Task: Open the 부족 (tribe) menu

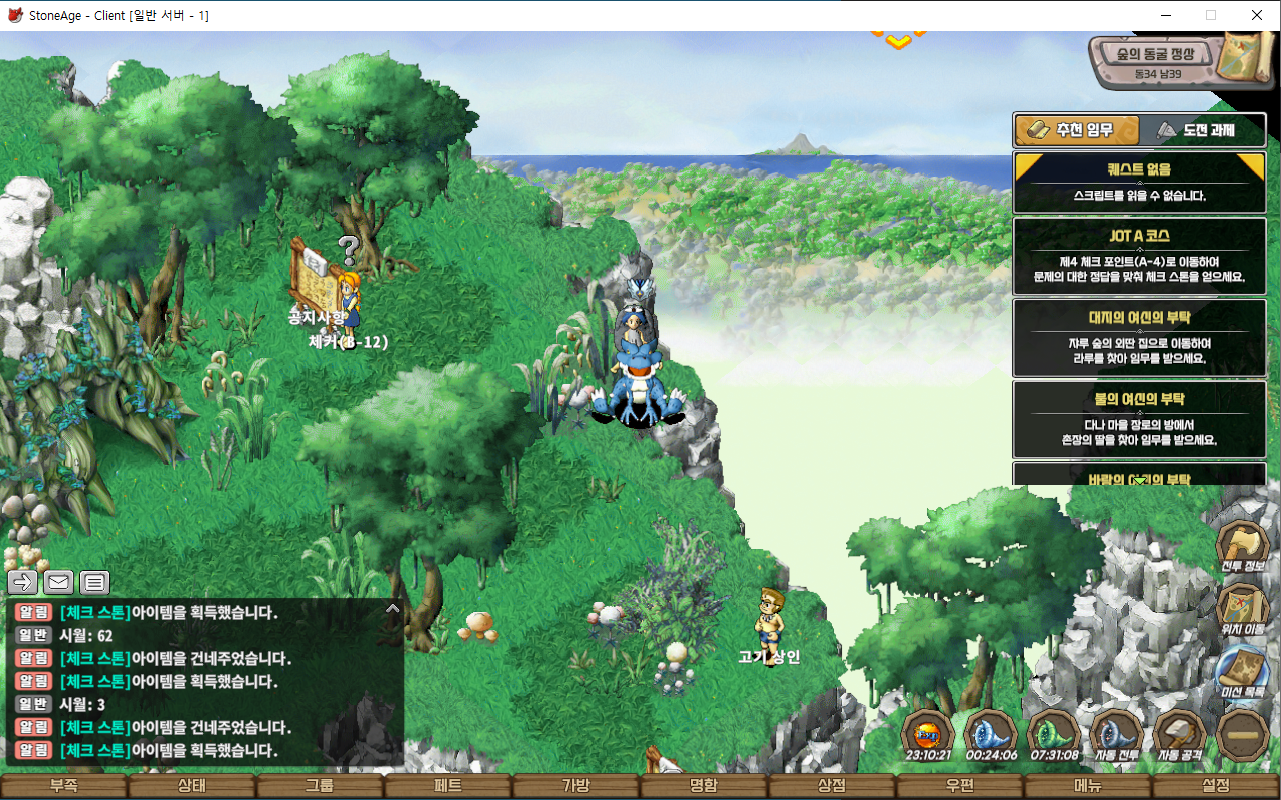Action: [64, 786]
